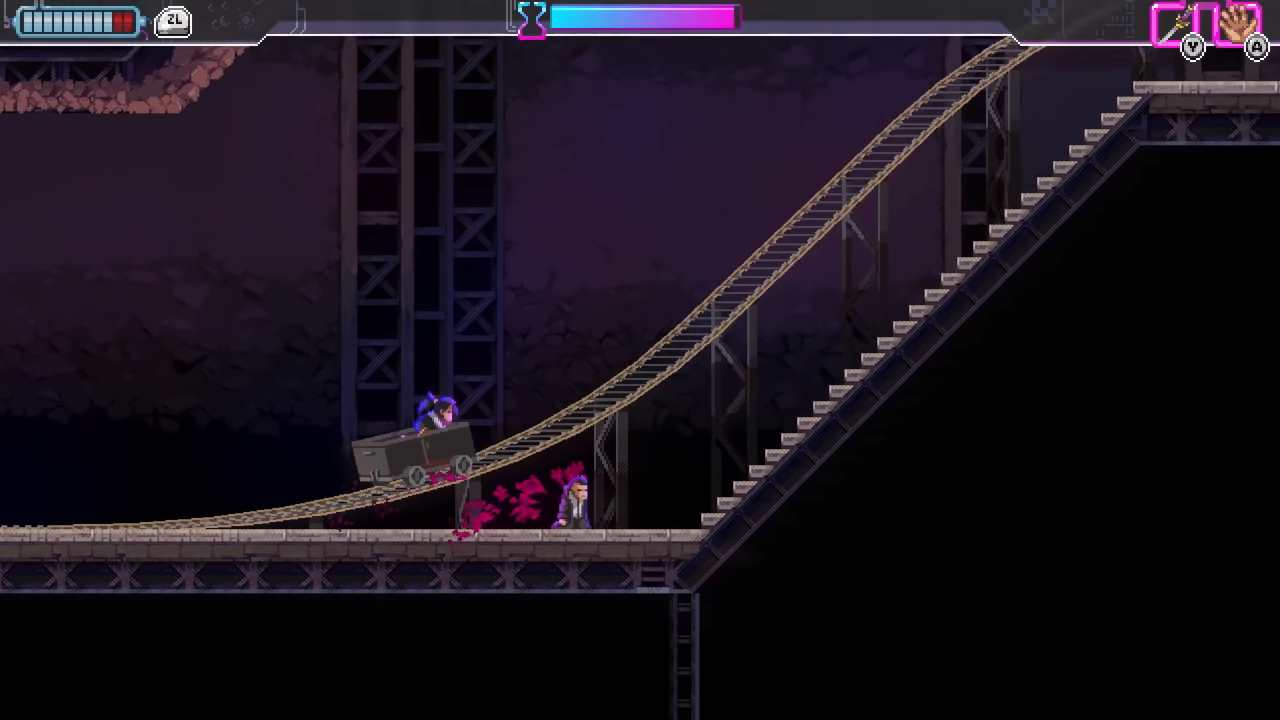Select the katana weapon slot

[1176, 24]
